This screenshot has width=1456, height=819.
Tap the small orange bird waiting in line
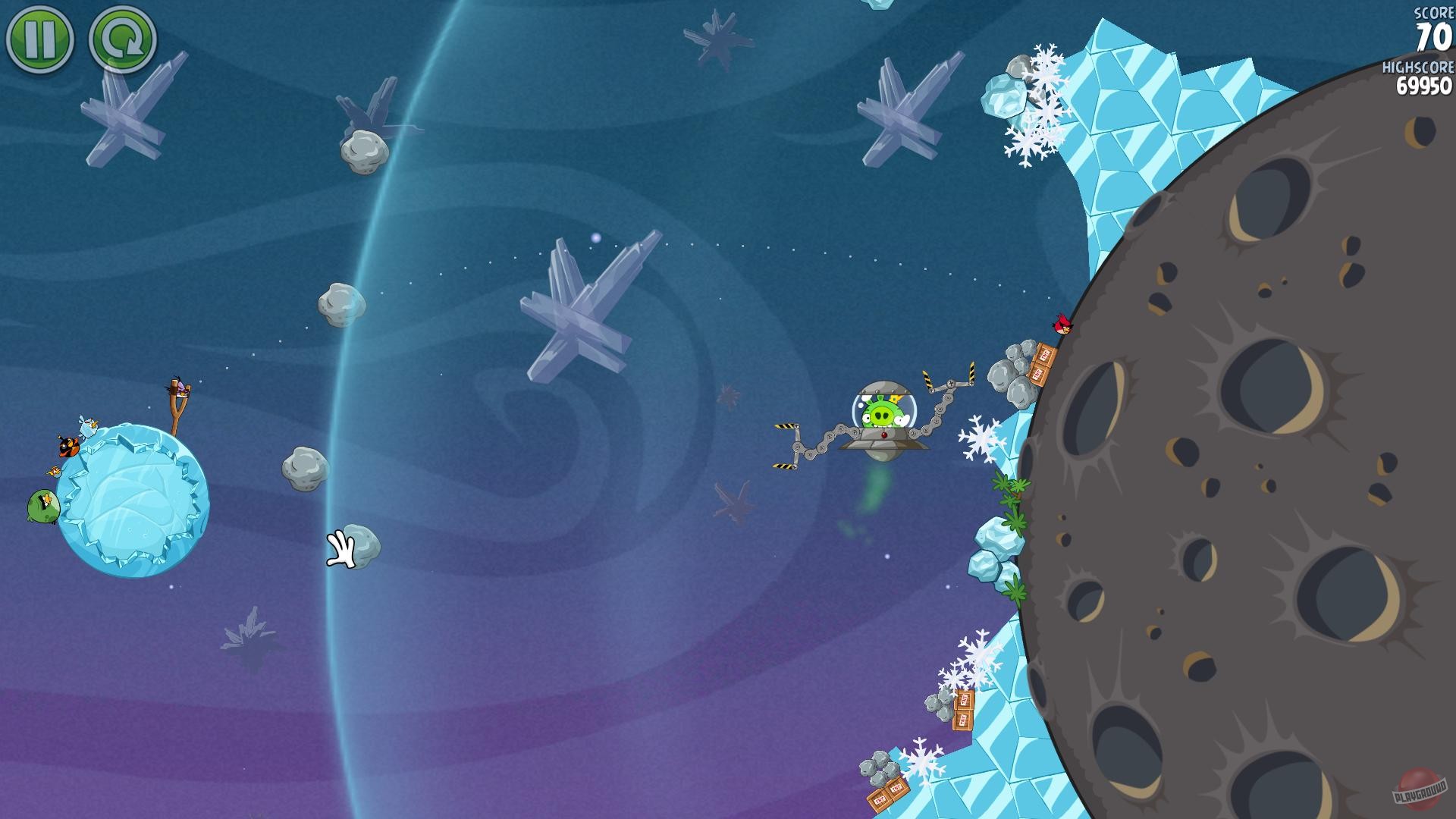(x=54, y=471)
